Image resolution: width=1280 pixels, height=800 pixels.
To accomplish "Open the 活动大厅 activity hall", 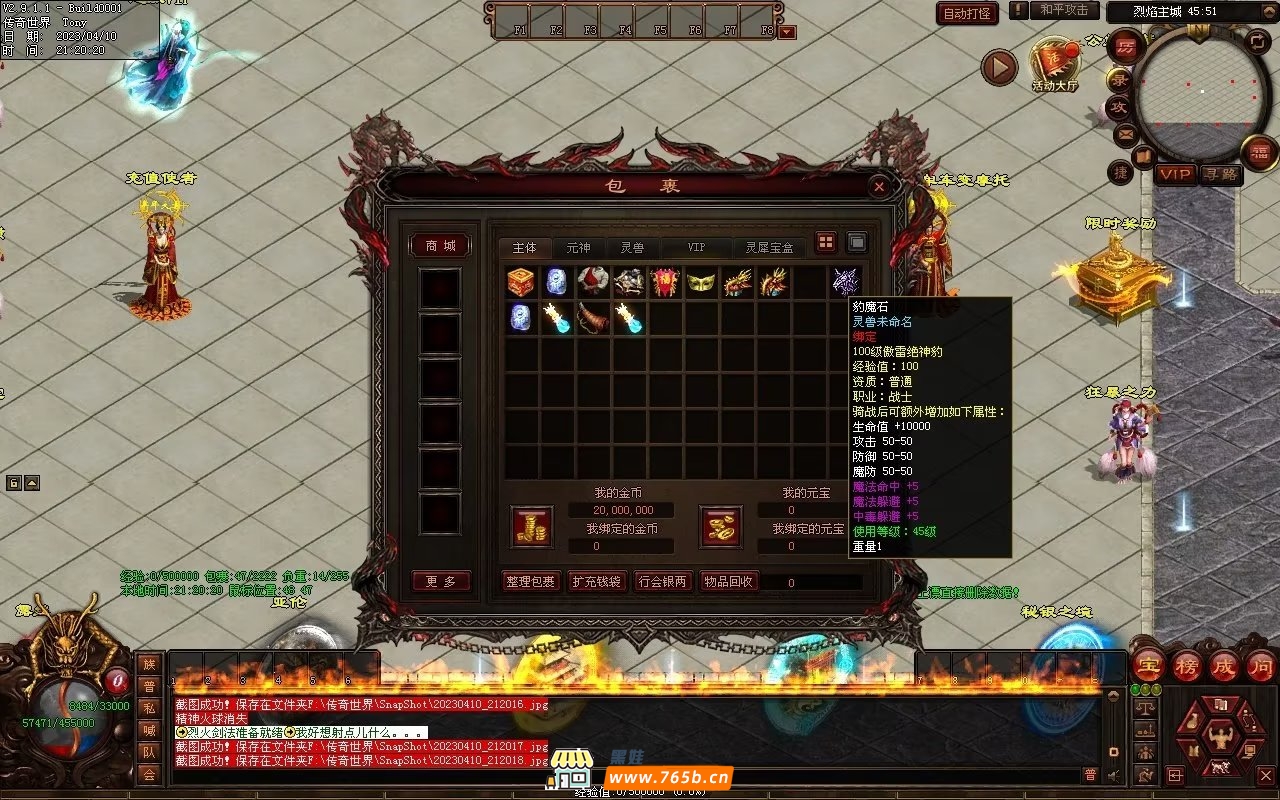I will pyautogui.click(x=1055, y=66).
